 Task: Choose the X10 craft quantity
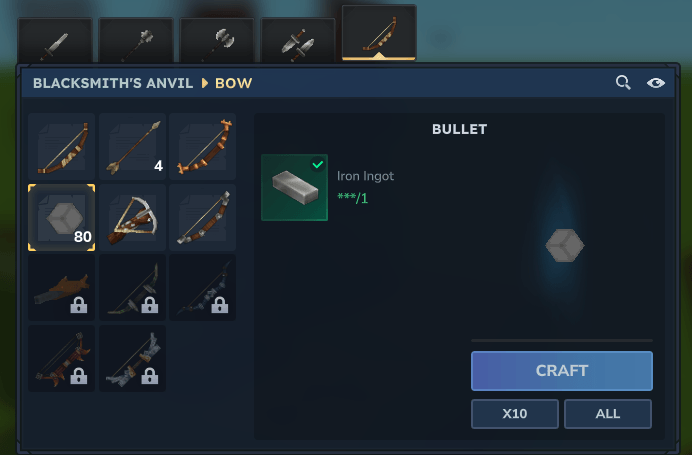coord(514,413)
